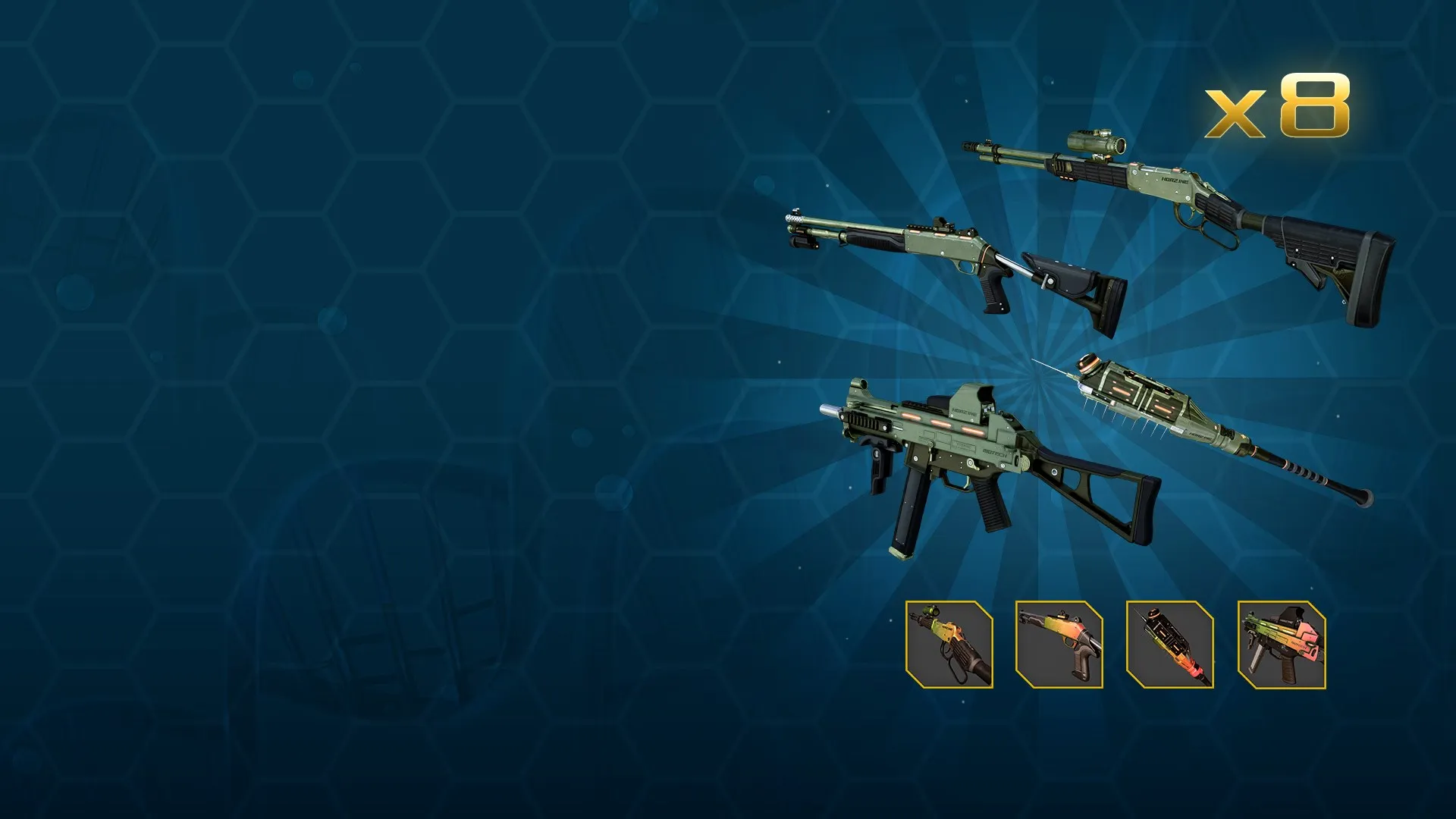Pick the Hemoclobber syringe bat skin thumbnail
The height and width of the screenshot is (819, 1456).
1170,645
